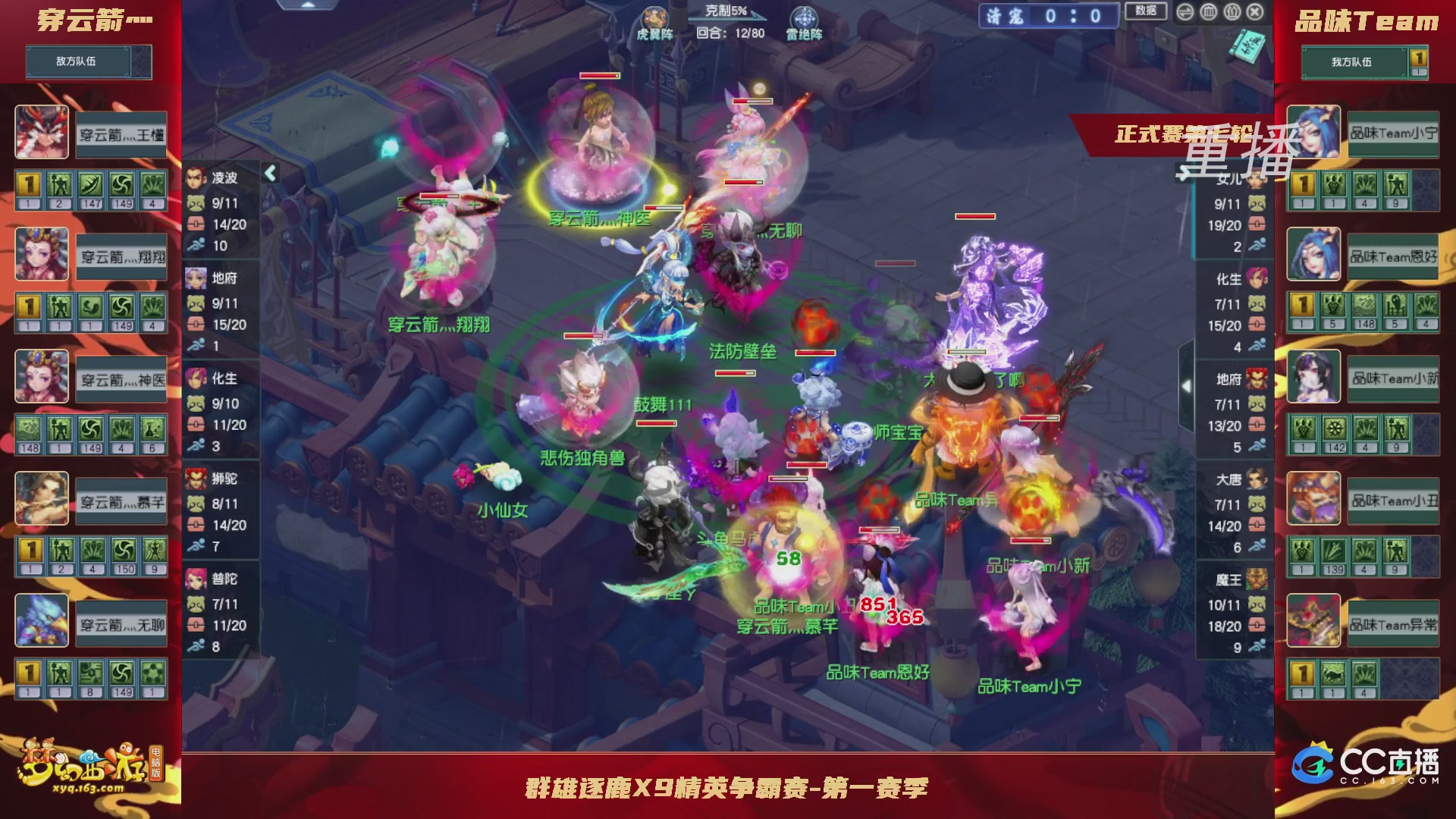Screen dimensions: 1456x819
Task: Click the item chest icon under 地府
Action: tap(198, 322)
